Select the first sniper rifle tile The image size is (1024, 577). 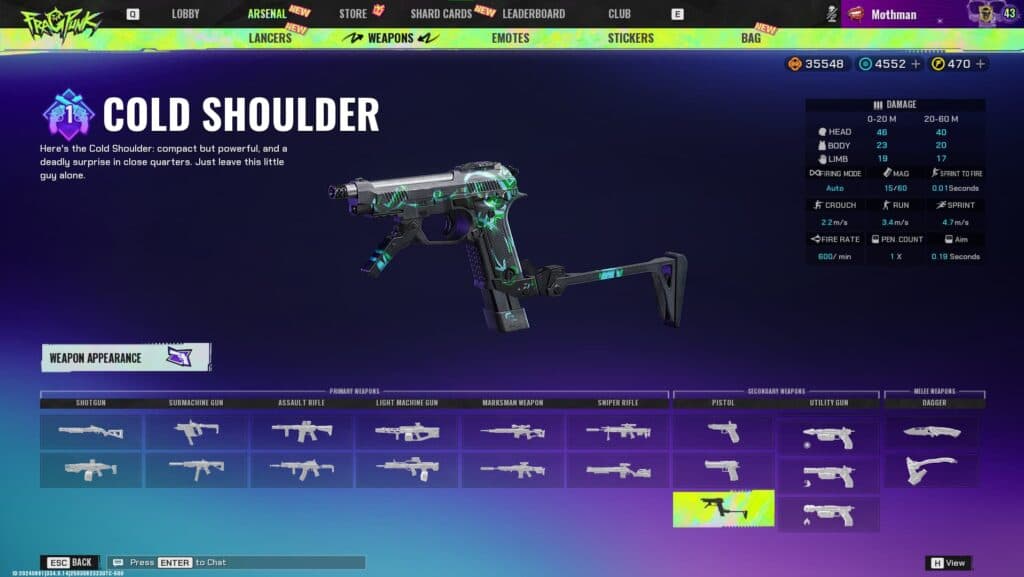coord(618,431)
